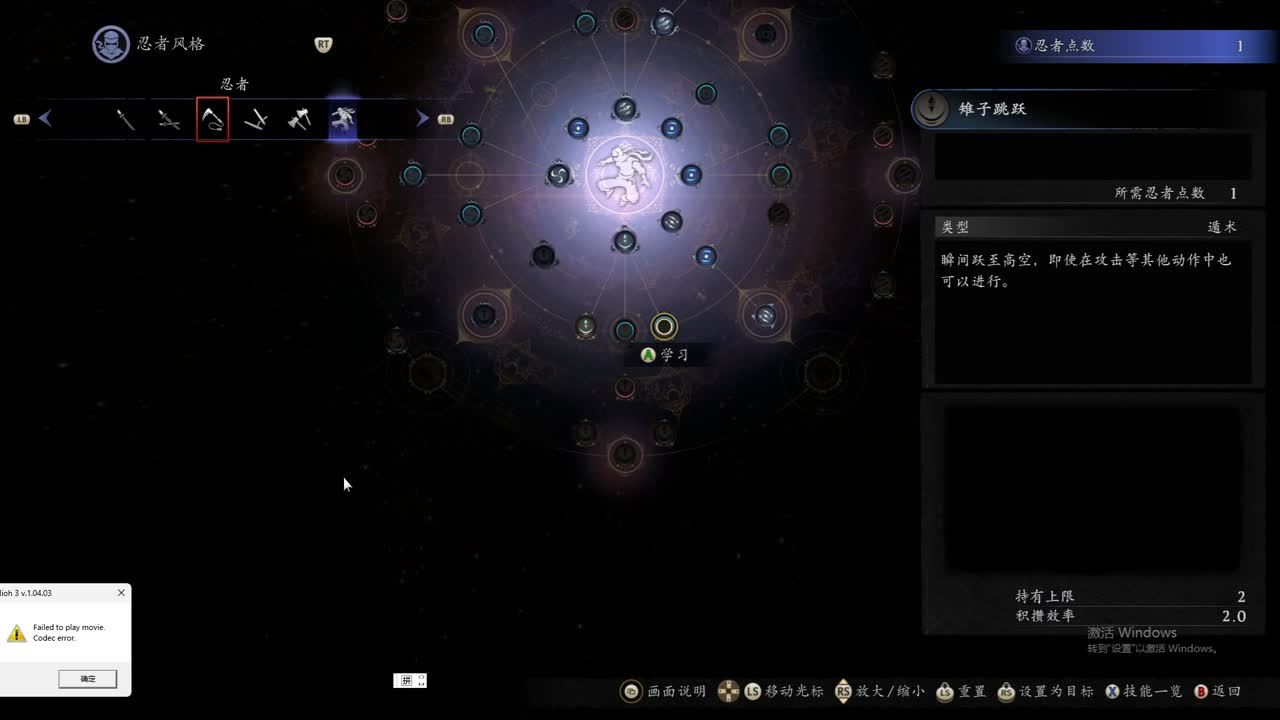Viewport: 1280px width, 720px height.
Task: Learn the highlighted skill via 学习
Action: coord(665,355)
